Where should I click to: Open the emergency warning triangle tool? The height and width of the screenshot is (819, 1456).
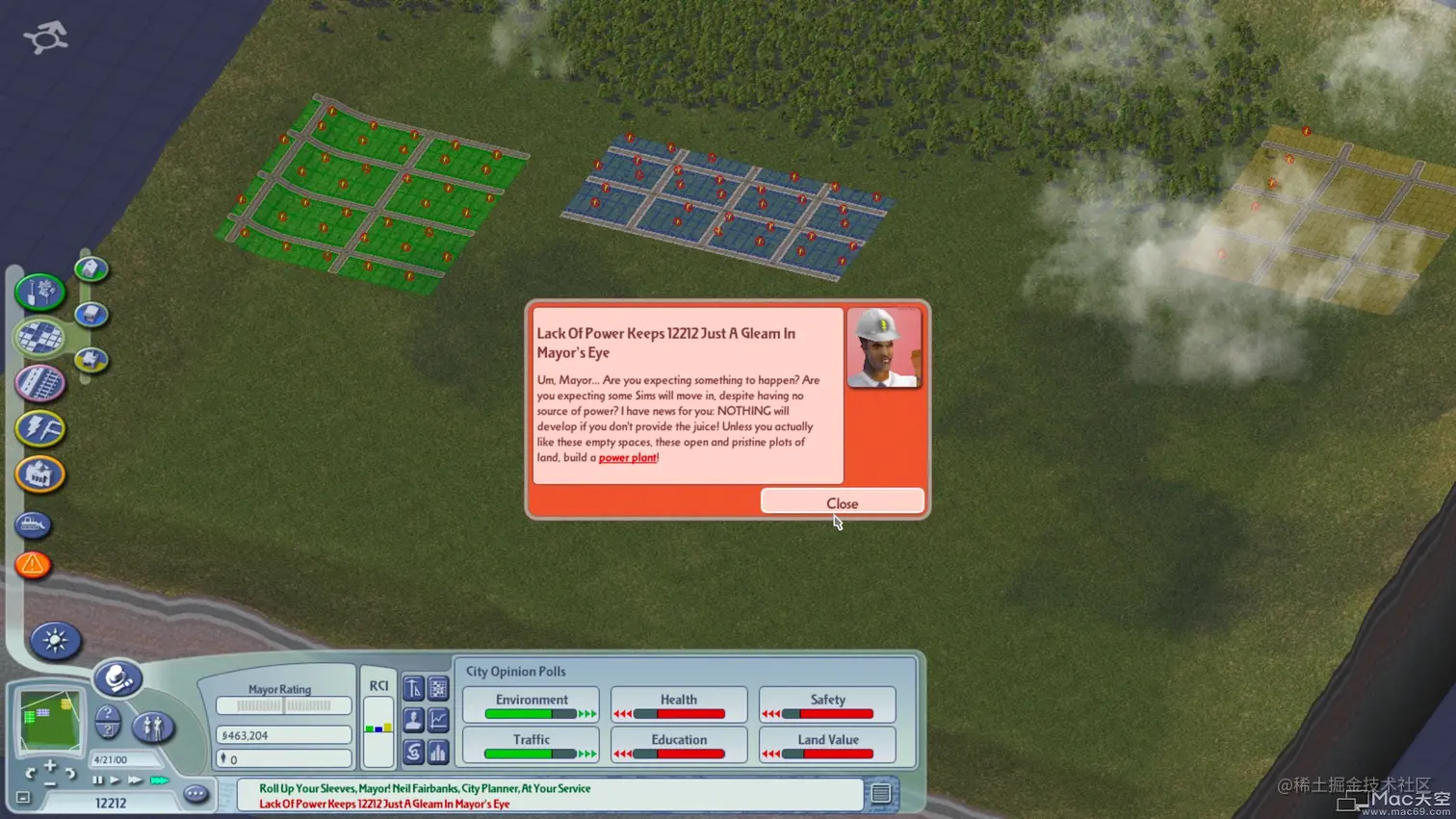[33, 565]
